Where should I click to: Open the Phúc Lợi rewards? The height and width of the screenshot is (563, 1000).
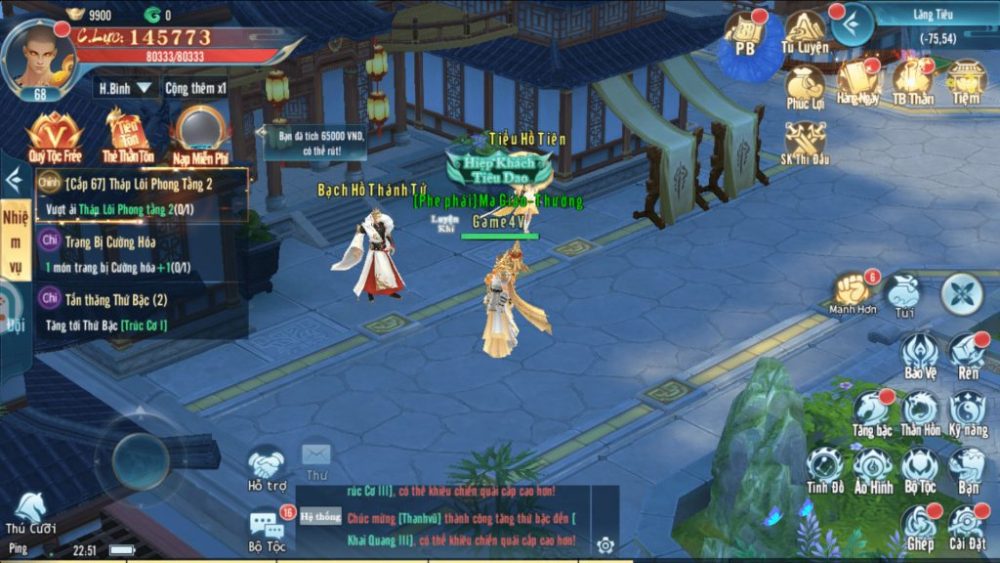point(805,85)
